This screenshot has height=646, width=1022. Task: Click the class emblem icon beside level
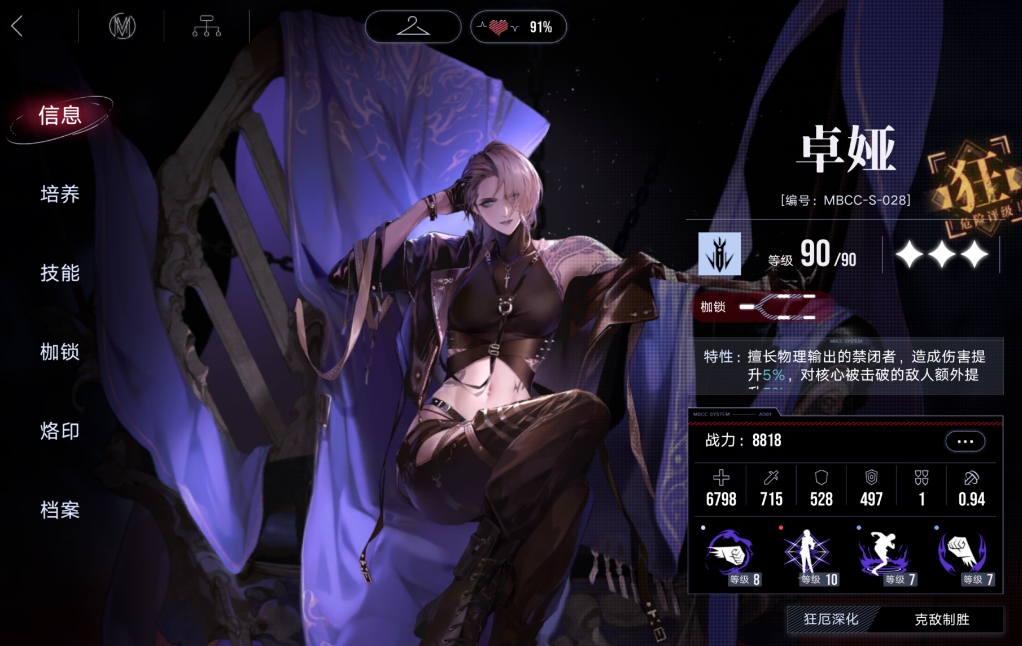(x=719, y=254)
